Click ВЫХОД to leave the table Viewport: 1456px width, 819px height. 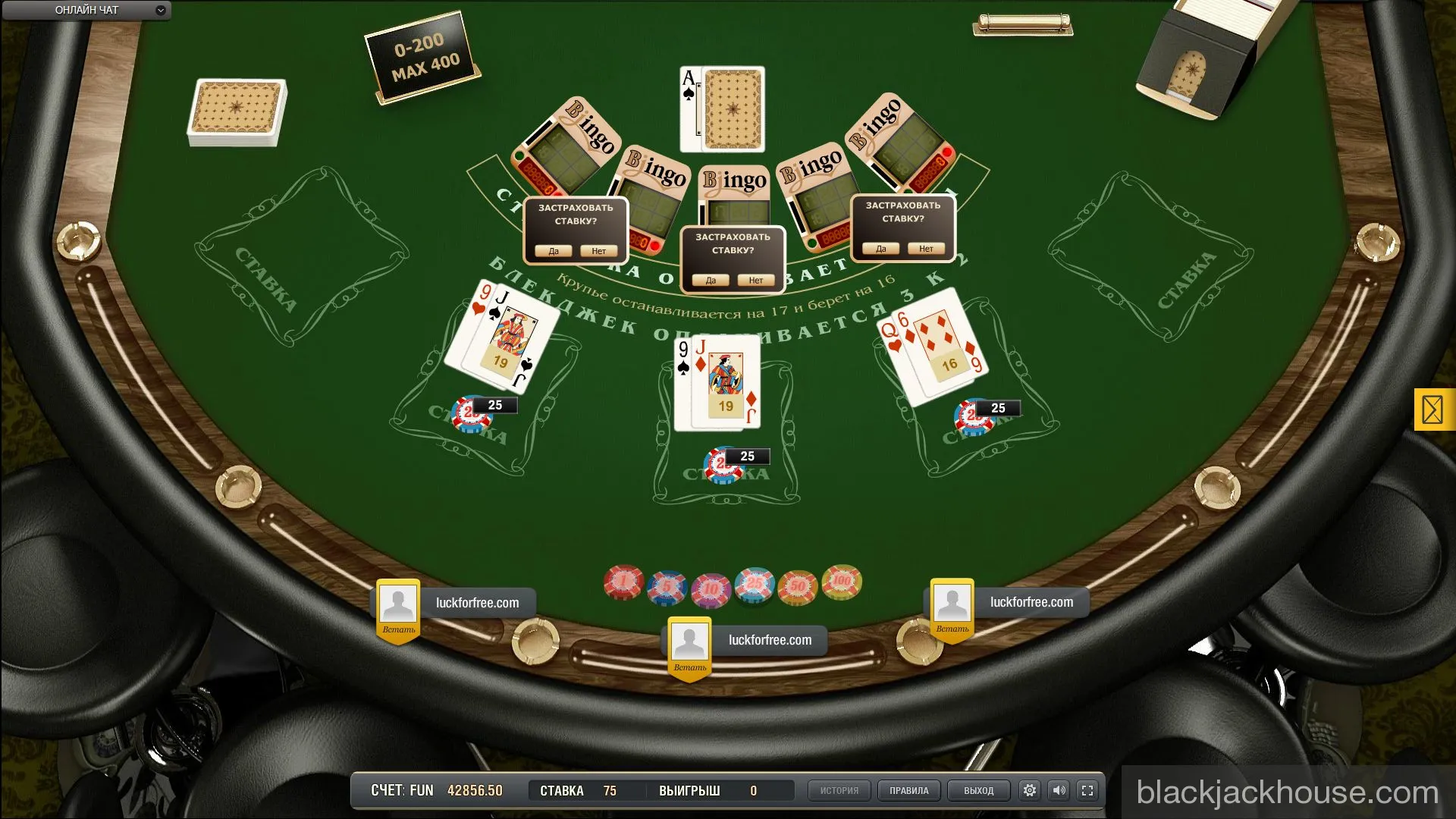coord(977,789)
